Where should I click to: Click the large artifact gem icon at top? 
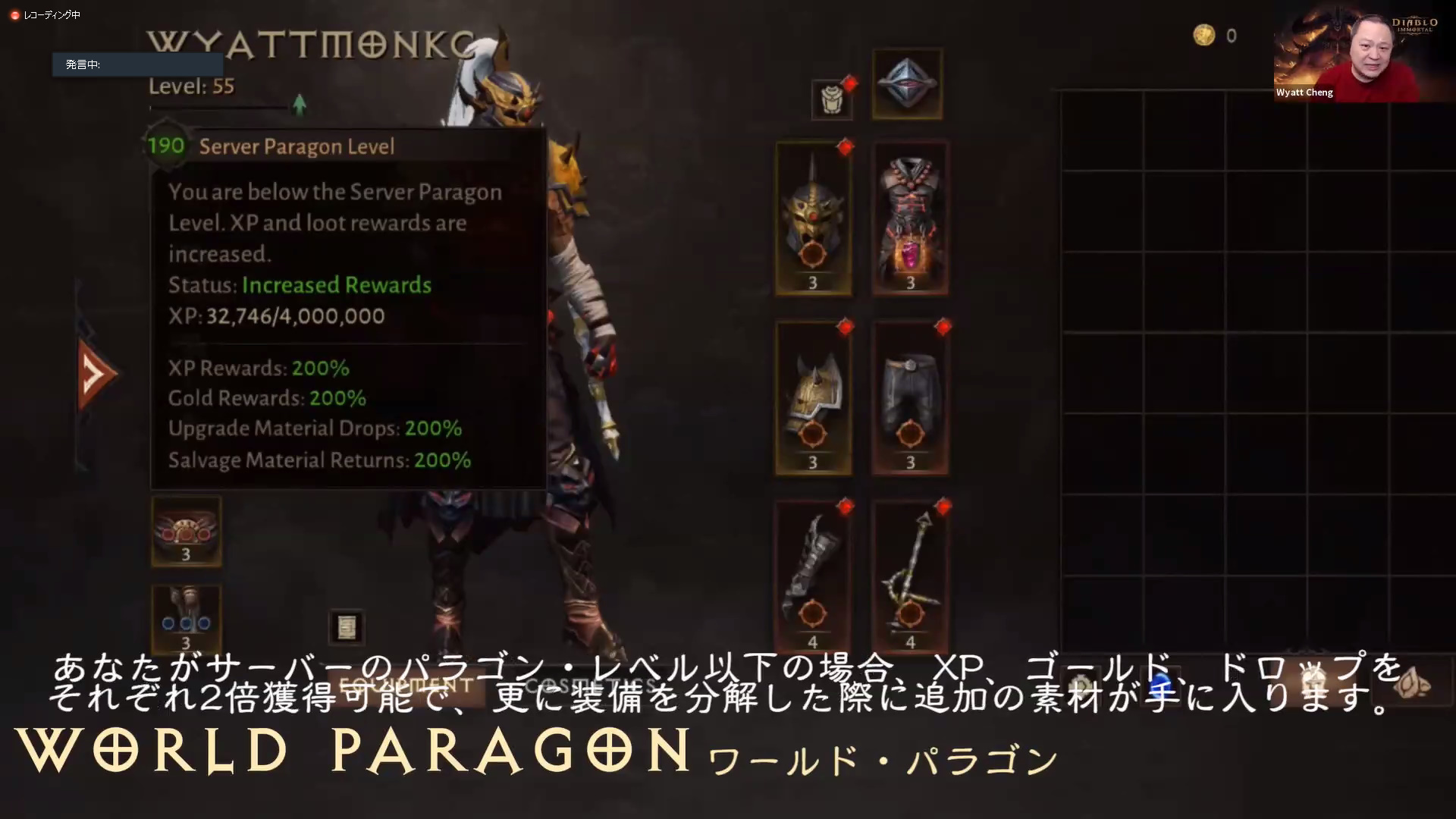[907, 83]
